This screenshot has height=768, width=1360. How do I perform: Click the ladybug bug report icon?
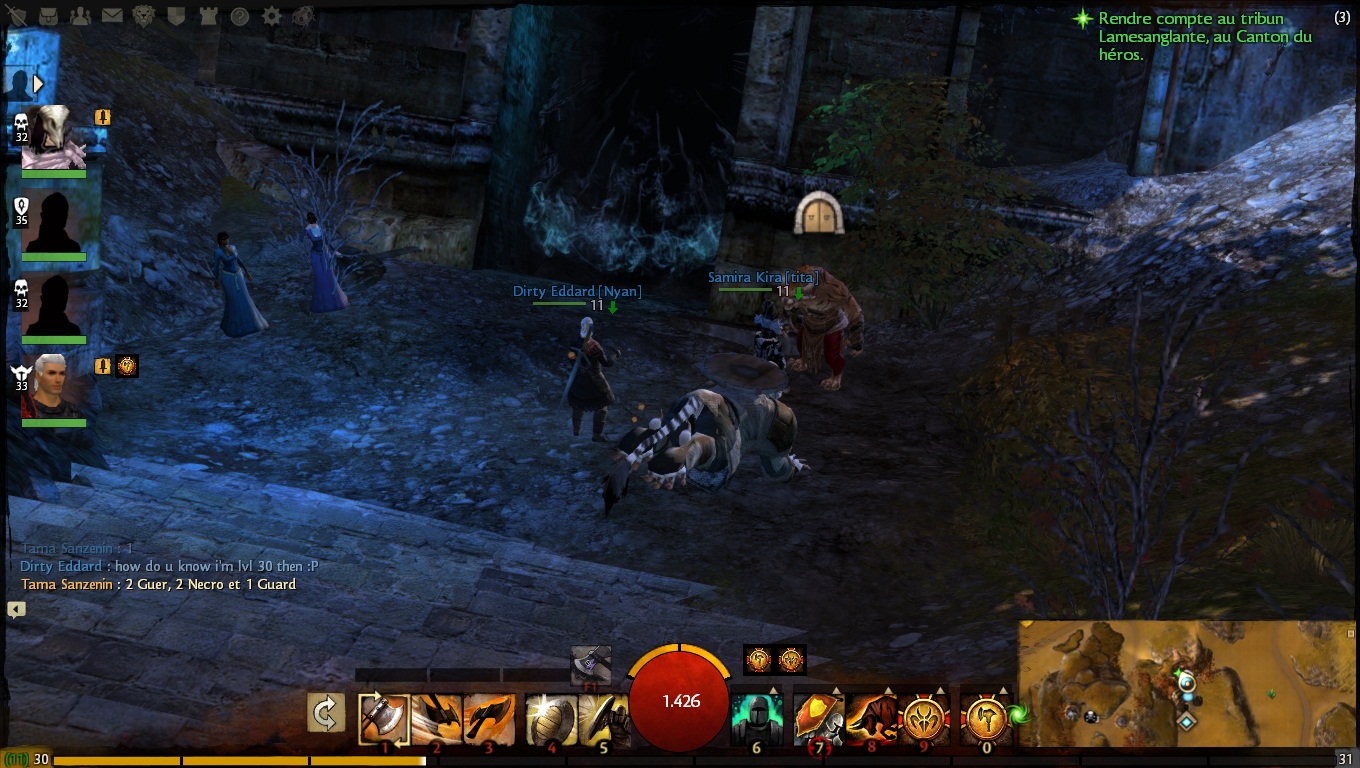tap(303, 16)
